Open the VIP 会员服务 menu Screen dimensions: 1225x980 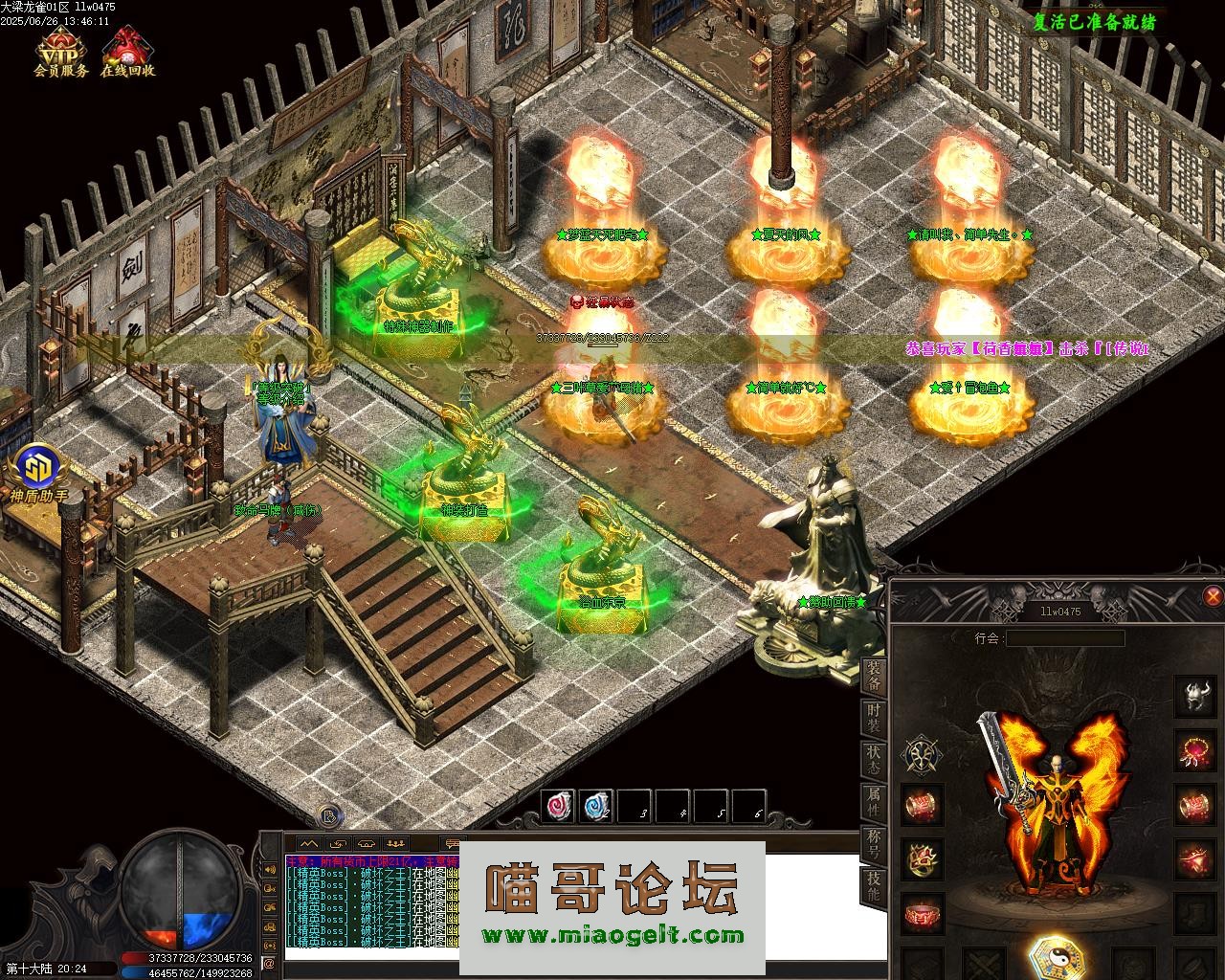point(60,51)
